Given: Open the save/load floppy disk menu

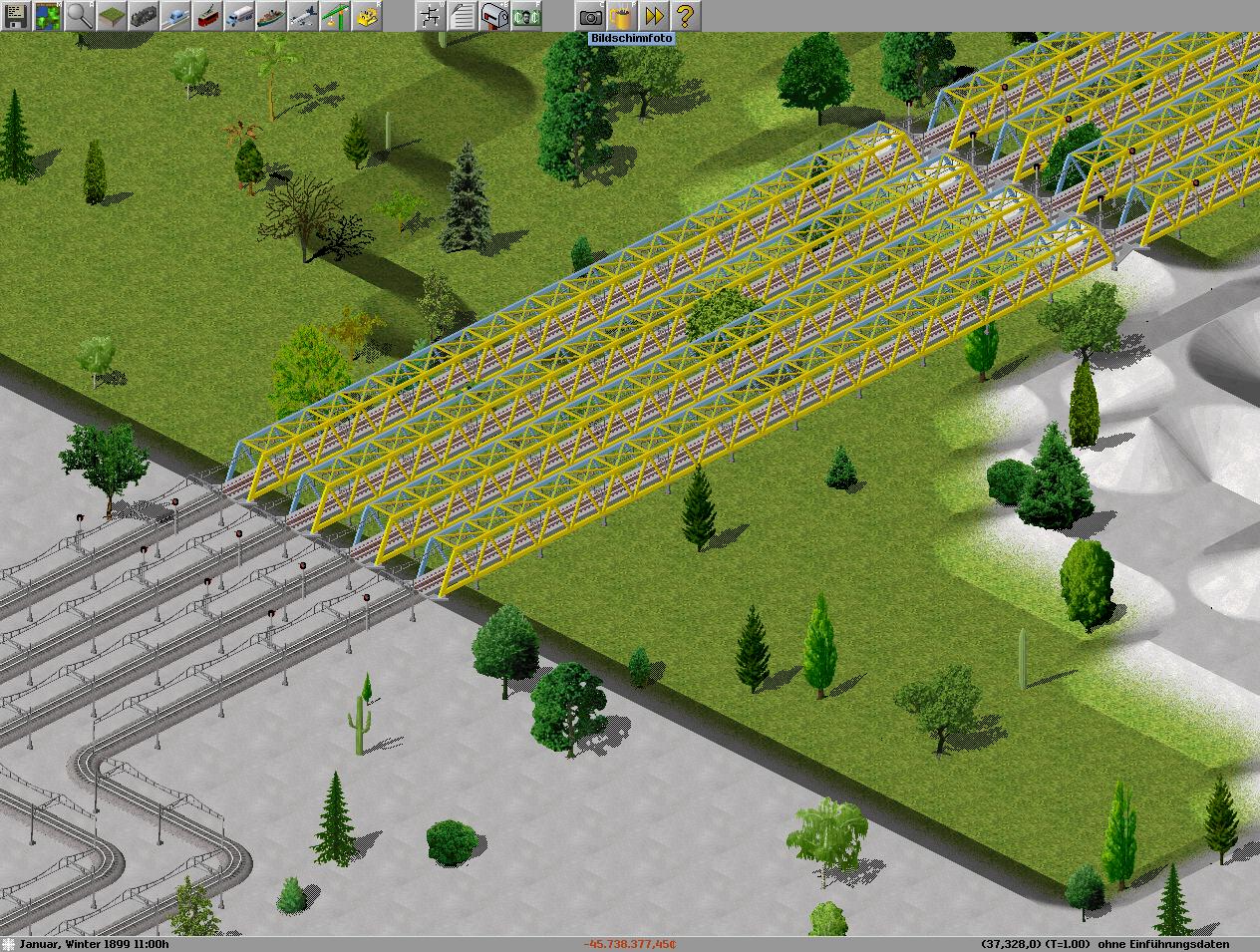Looking at the screenshot, I should (x=16, y=16).
